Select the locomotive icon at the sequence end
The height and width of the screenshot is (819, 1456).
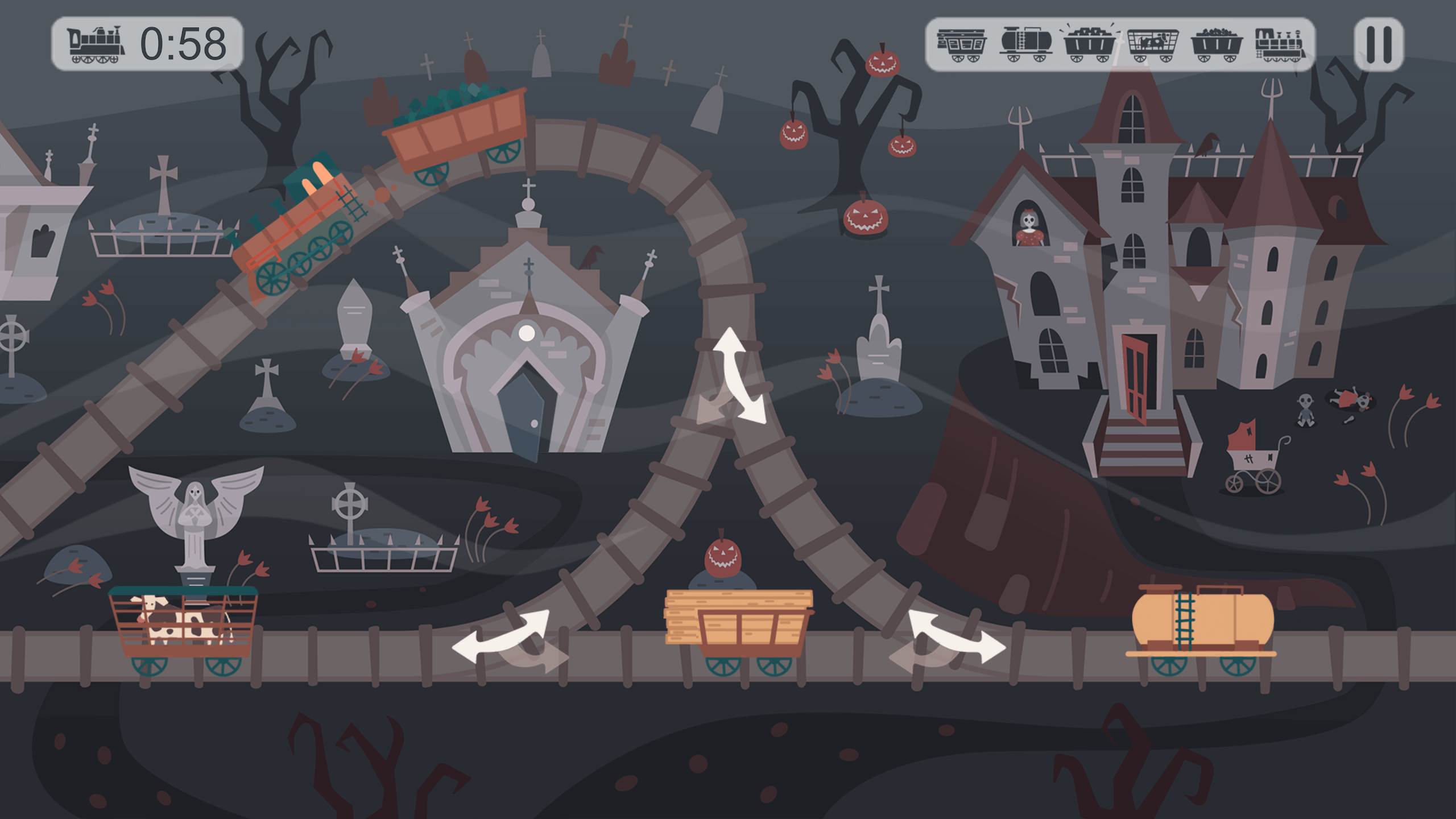(x=1281, y=44)
